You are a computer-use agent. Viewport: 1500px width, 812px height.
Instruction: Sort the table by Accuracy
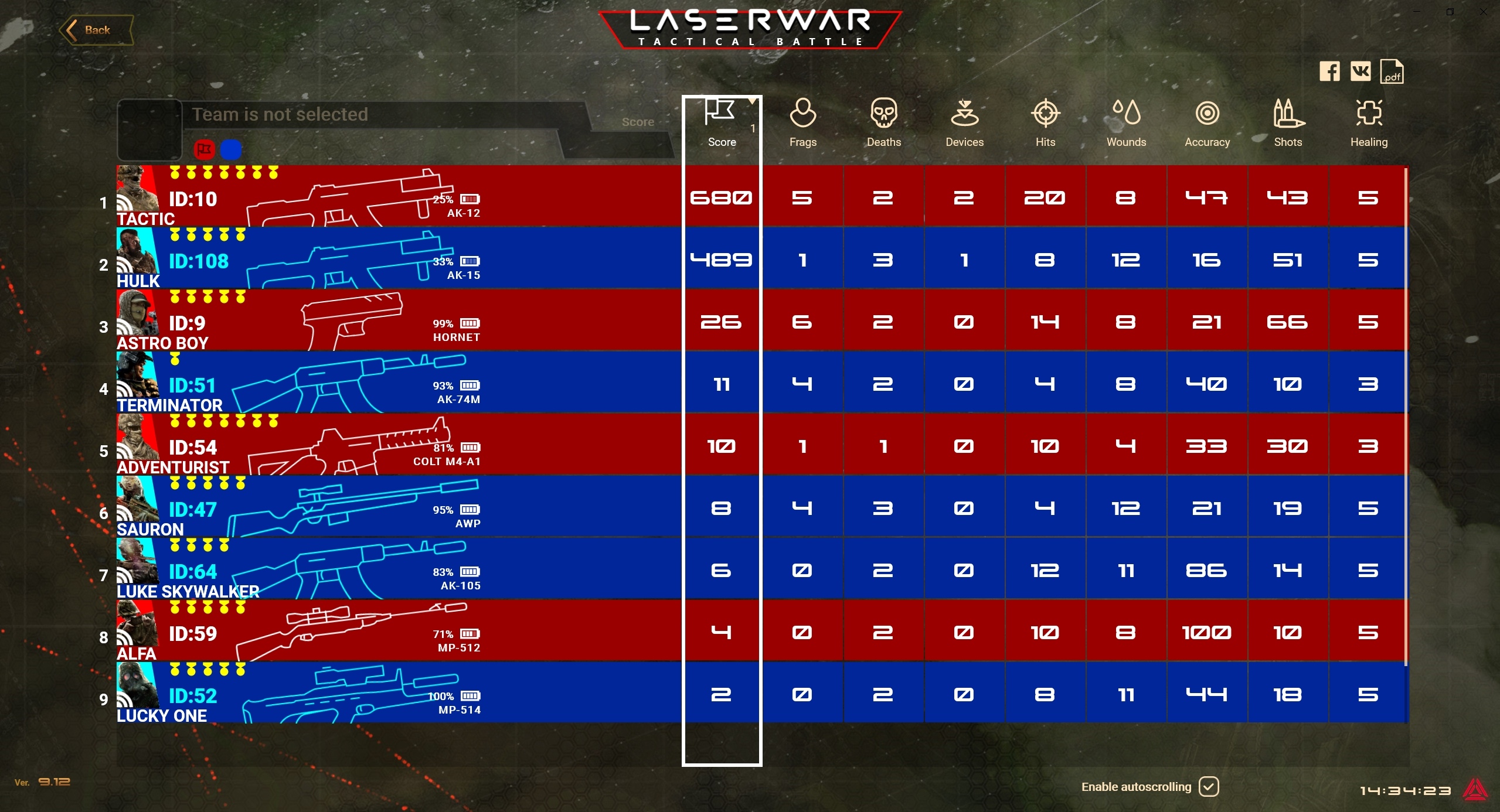tap(1207, 123)
